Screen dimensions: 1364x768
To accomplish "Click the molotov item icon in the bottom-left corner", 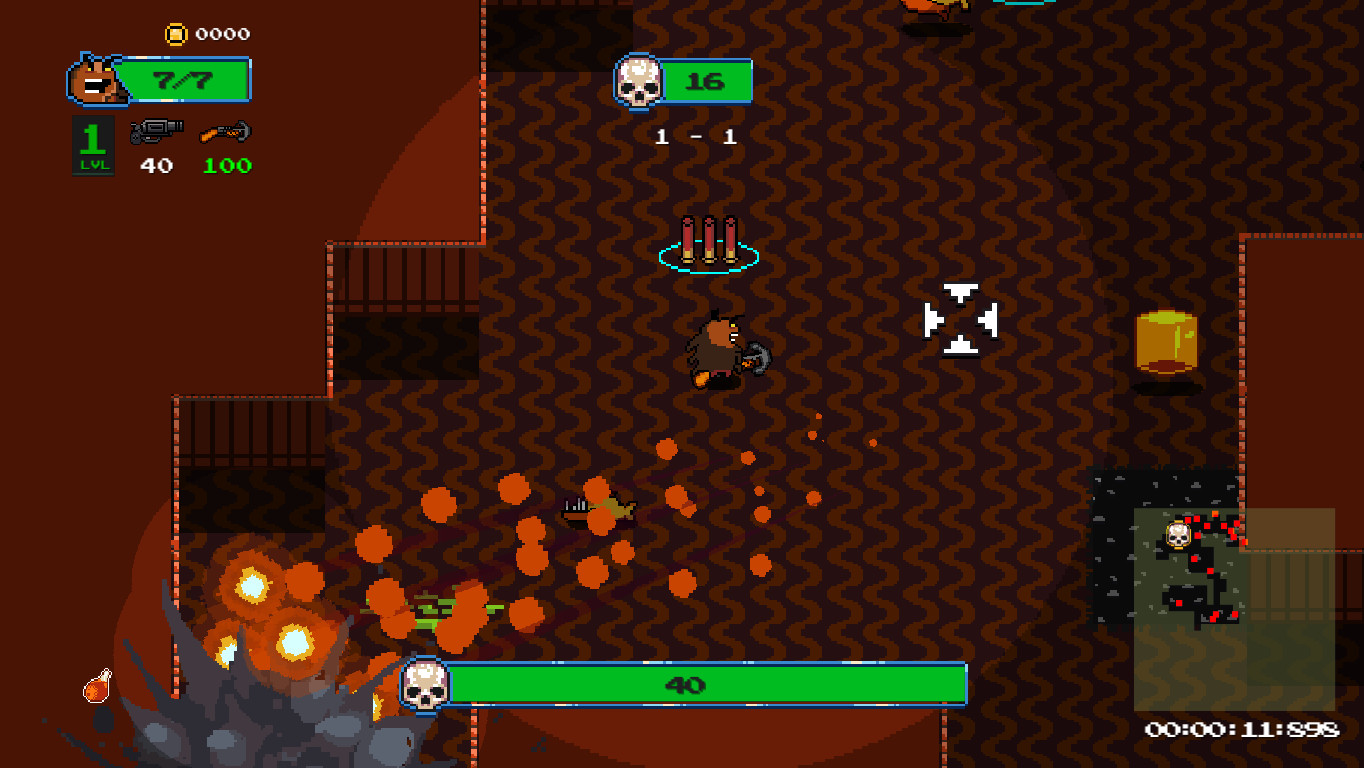I will [93, 688].
